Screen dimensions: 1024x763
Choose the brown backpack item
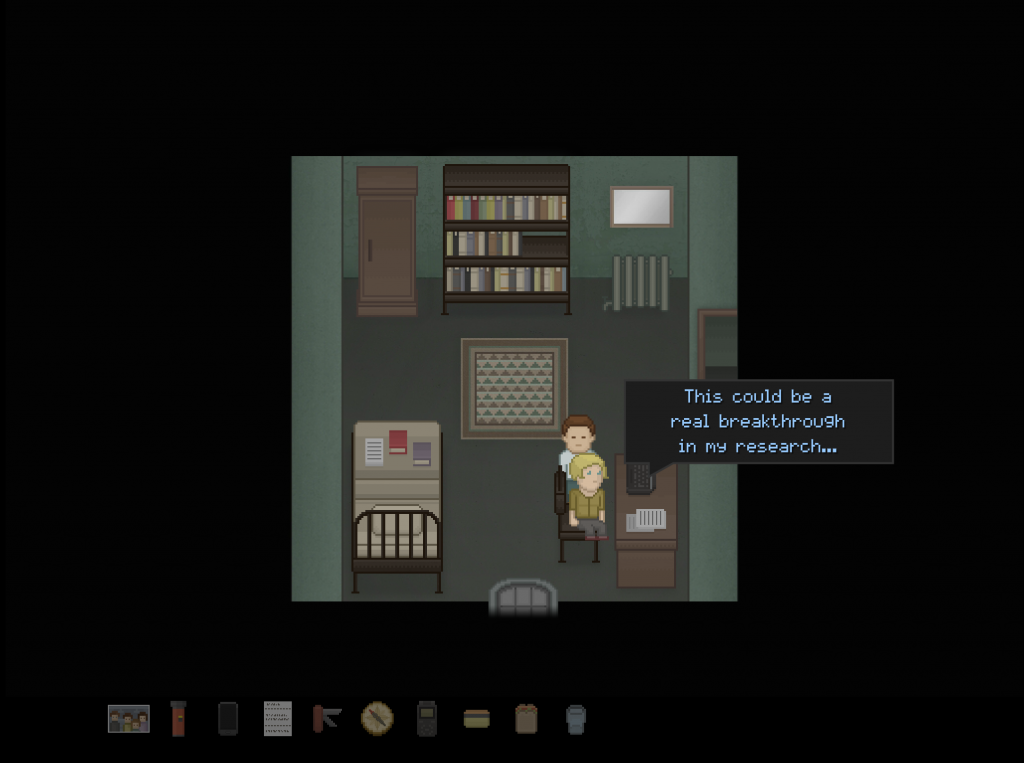click(x=526, y=718)
